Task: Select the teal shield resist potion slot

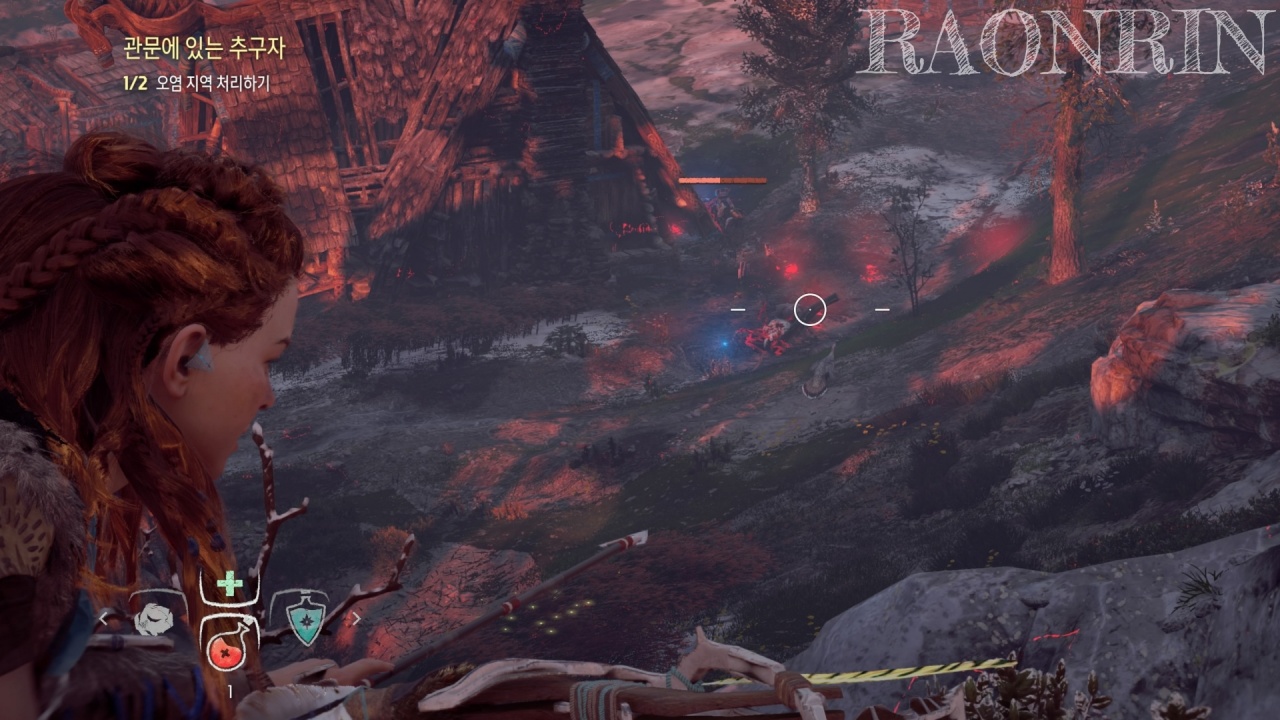Action: 300,620
